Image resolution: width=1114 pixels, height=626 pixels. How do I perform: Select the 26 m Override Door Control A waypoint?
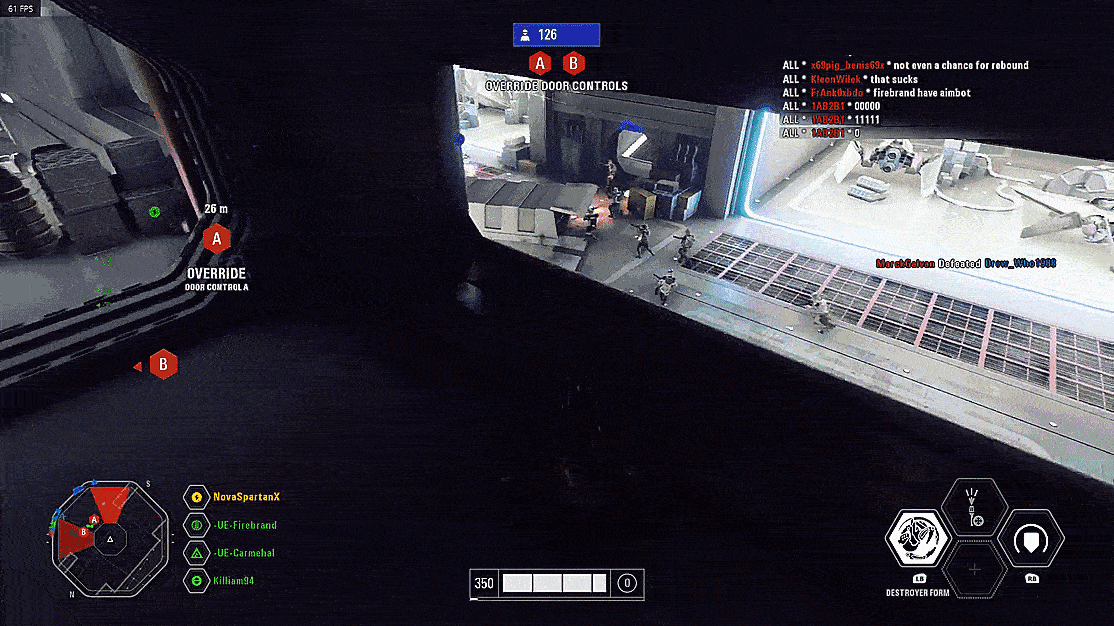(x=217, y=239)
